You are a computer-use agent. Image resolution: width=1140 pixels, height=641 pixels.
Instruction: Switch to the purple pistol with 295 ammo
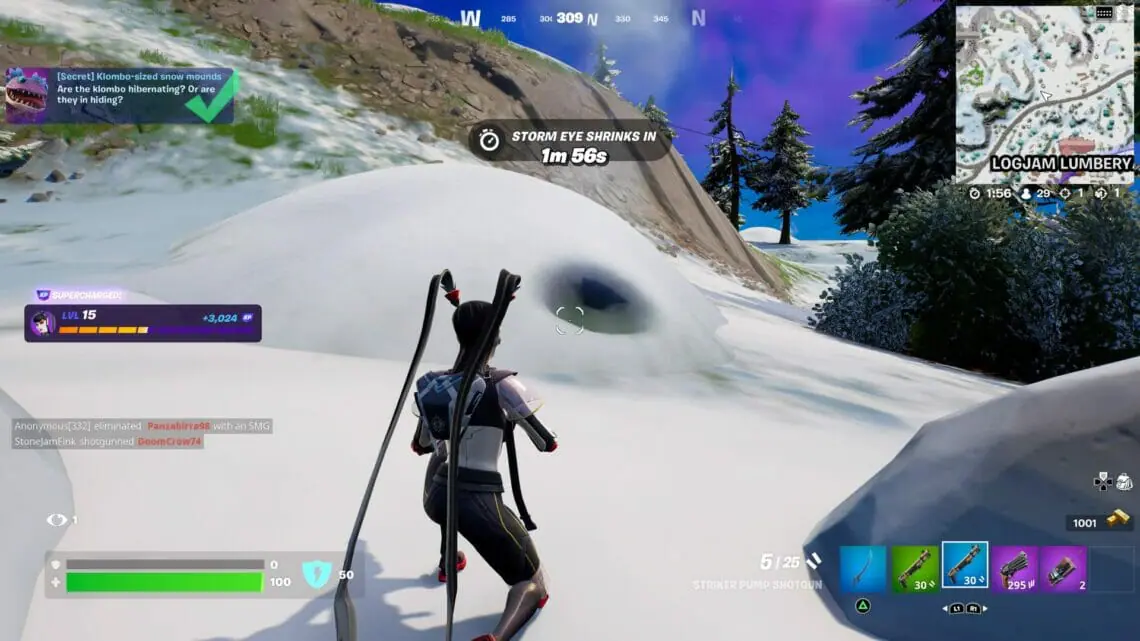pyautogui.click(x=1015, y=569)
